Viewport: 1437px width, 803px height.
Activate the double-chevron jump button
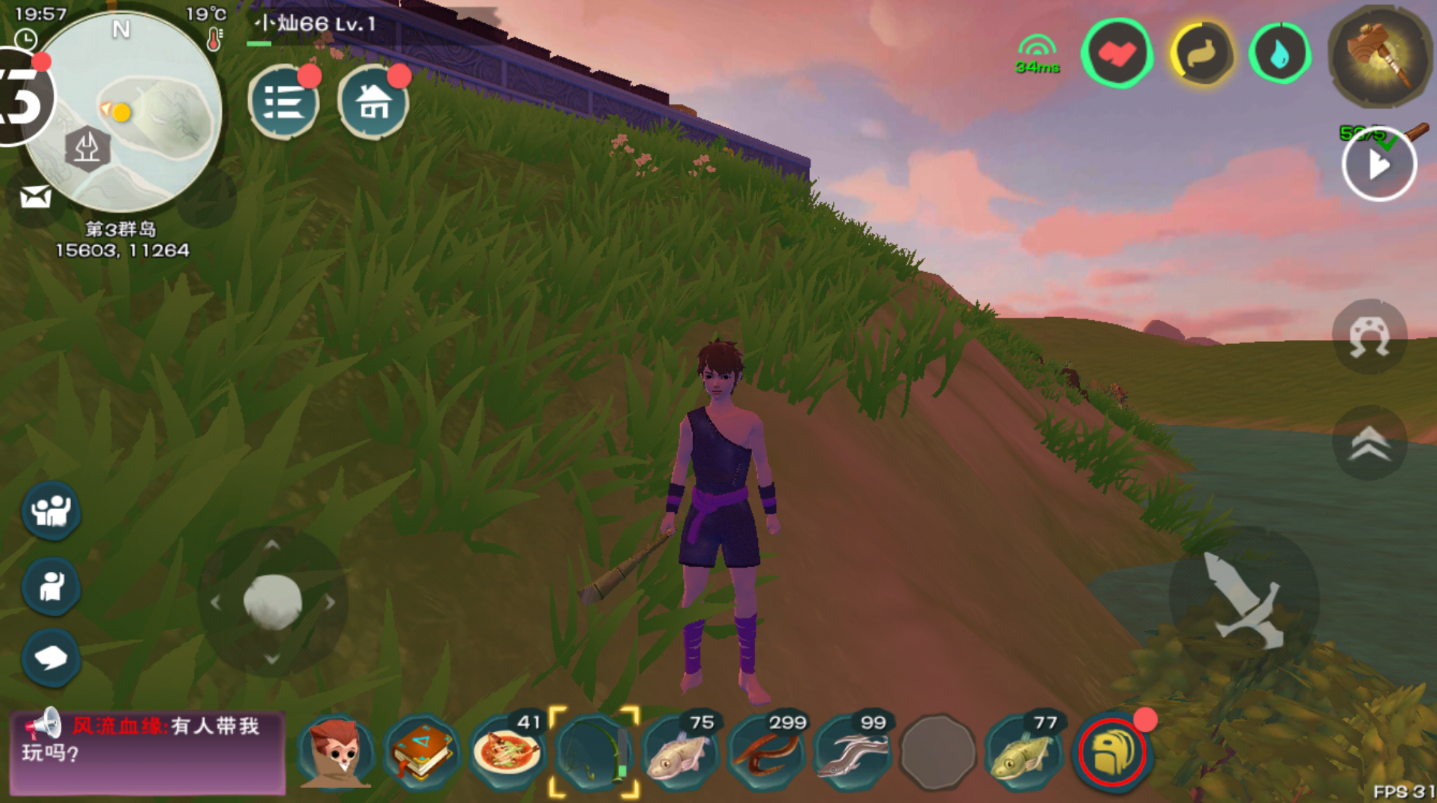[x=1369, y=444]
